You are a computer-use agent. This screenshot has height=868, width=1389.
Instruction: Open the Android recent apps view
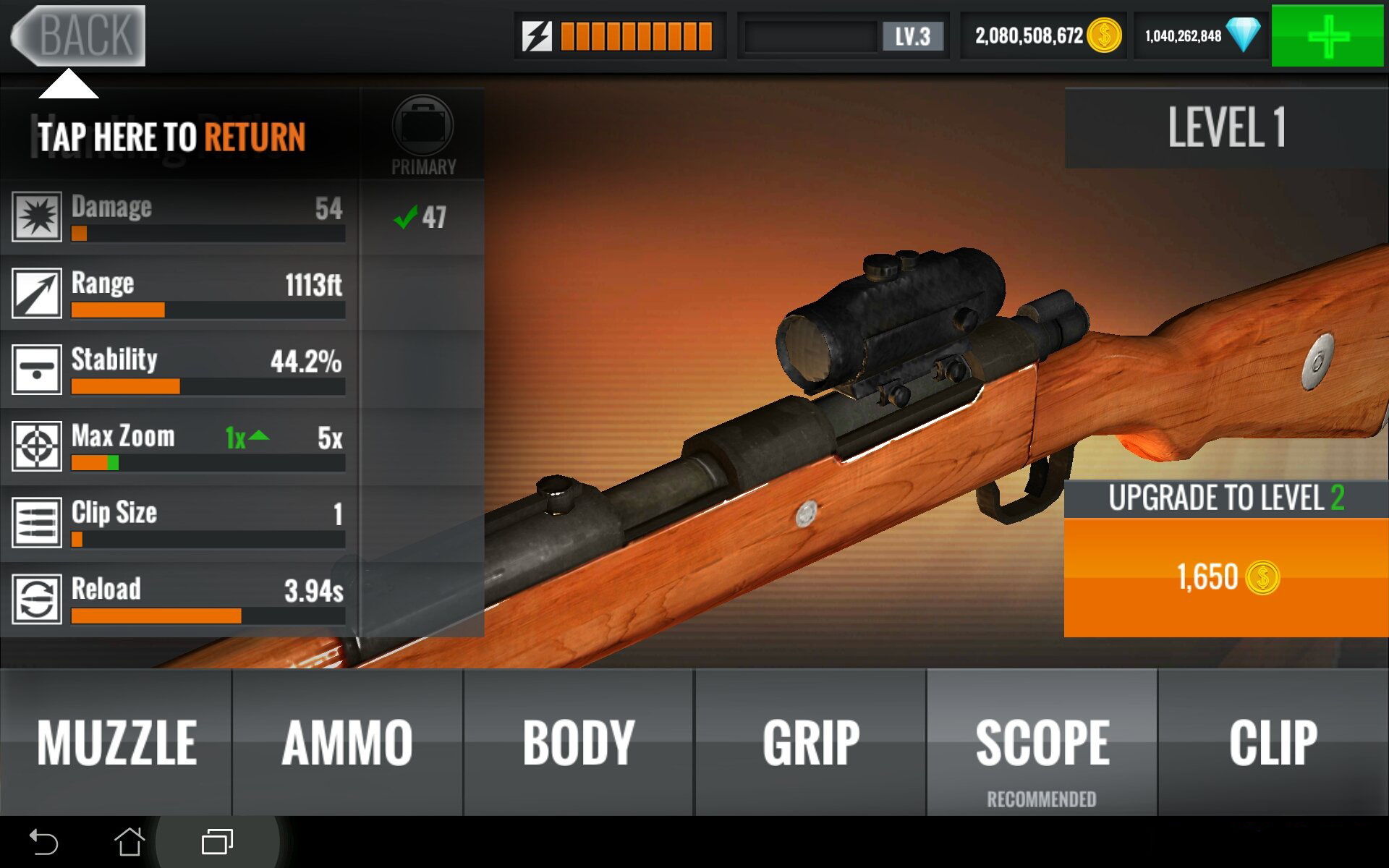point(217,842)
